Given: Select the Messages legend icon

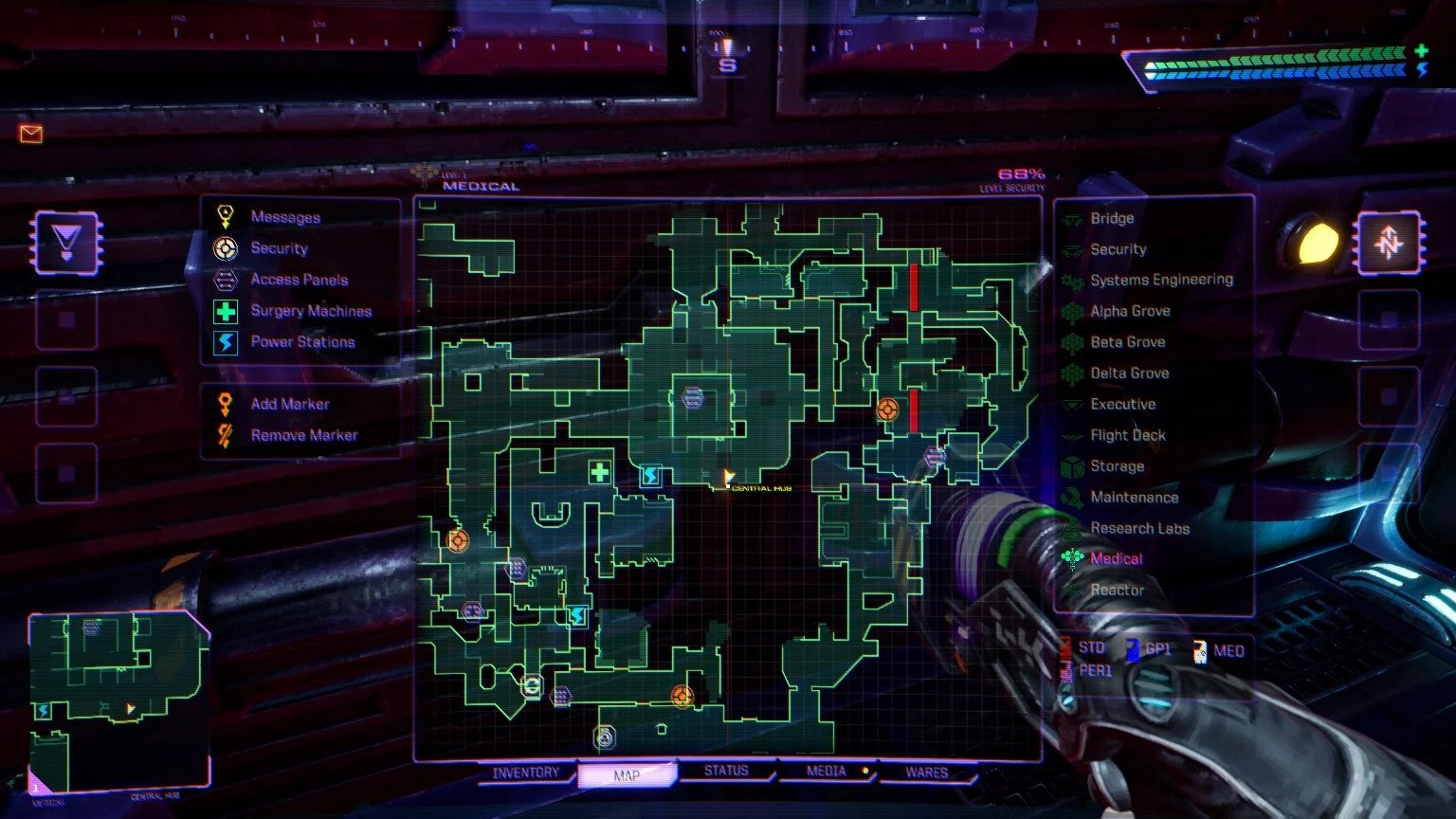Looking at the screenshot, I should pos(224,216).
